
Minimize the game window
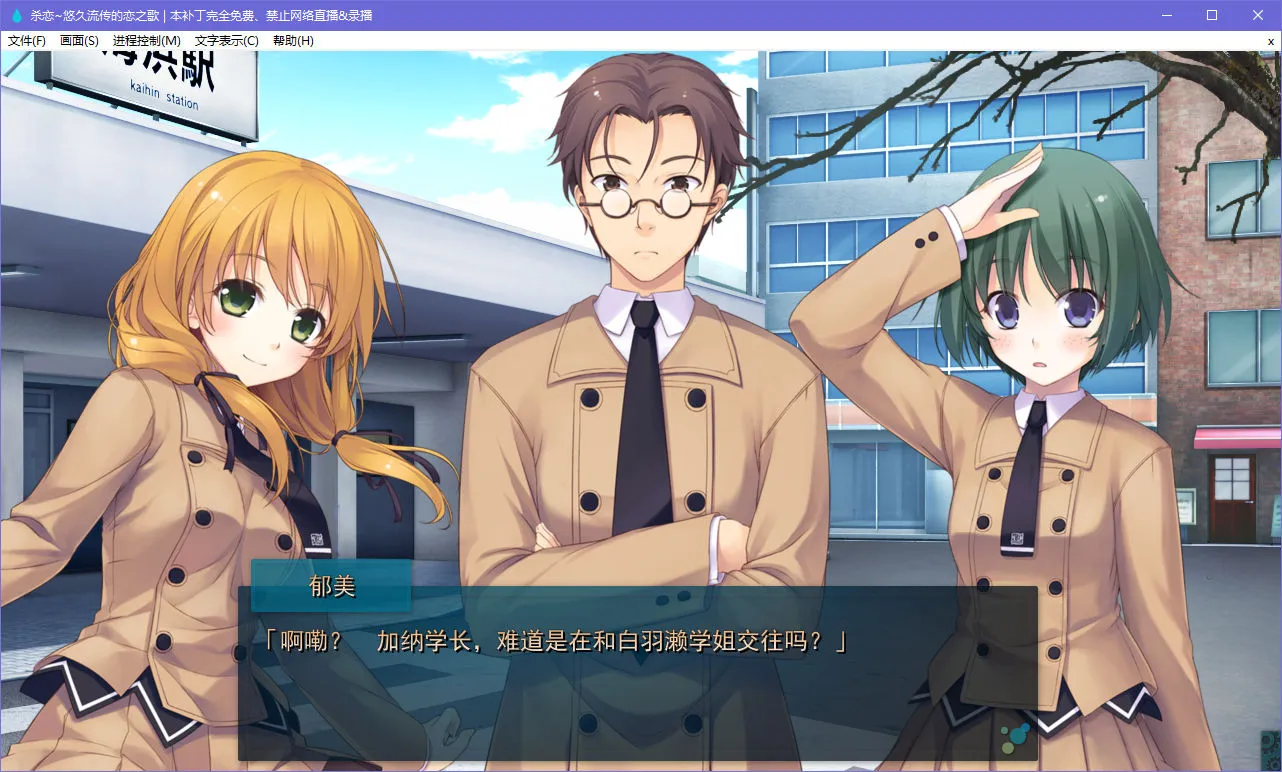[x=1166, y=15]
